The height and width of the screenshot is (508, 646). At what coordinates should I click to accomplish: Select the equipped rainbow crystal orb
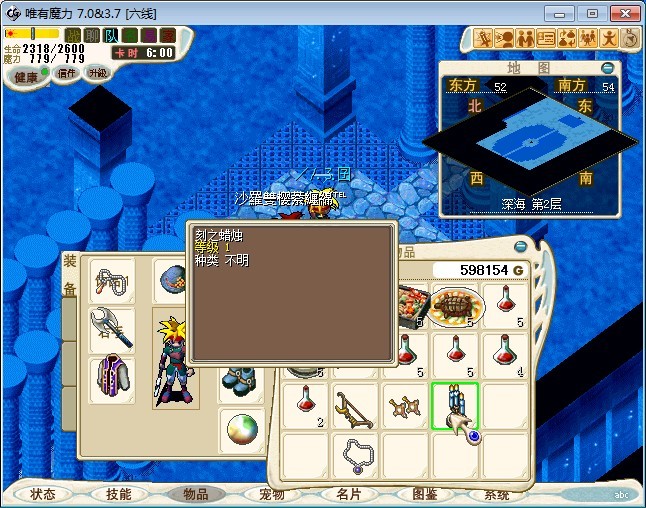coord(241,430)
